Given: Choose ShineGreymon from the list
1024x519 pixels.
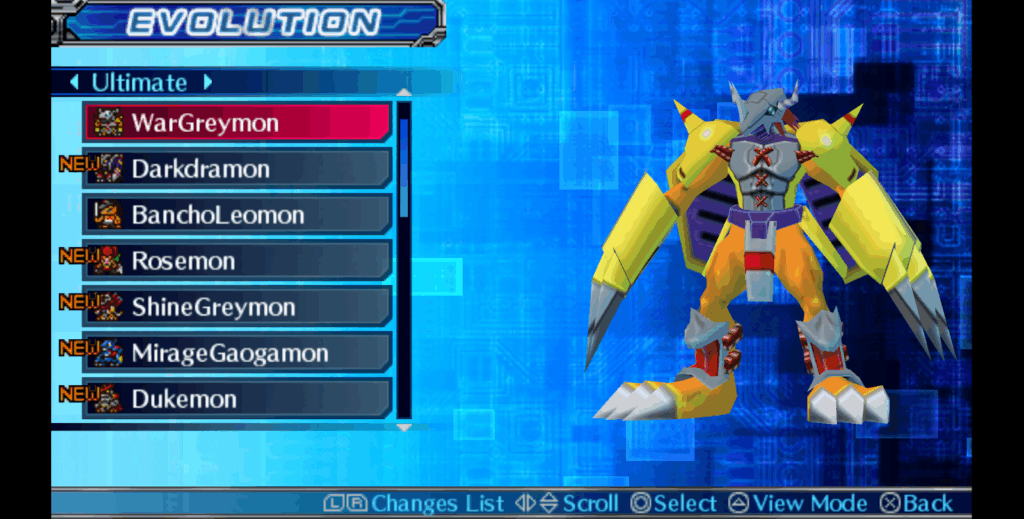Looking at the screenshot, I should 237,307.
